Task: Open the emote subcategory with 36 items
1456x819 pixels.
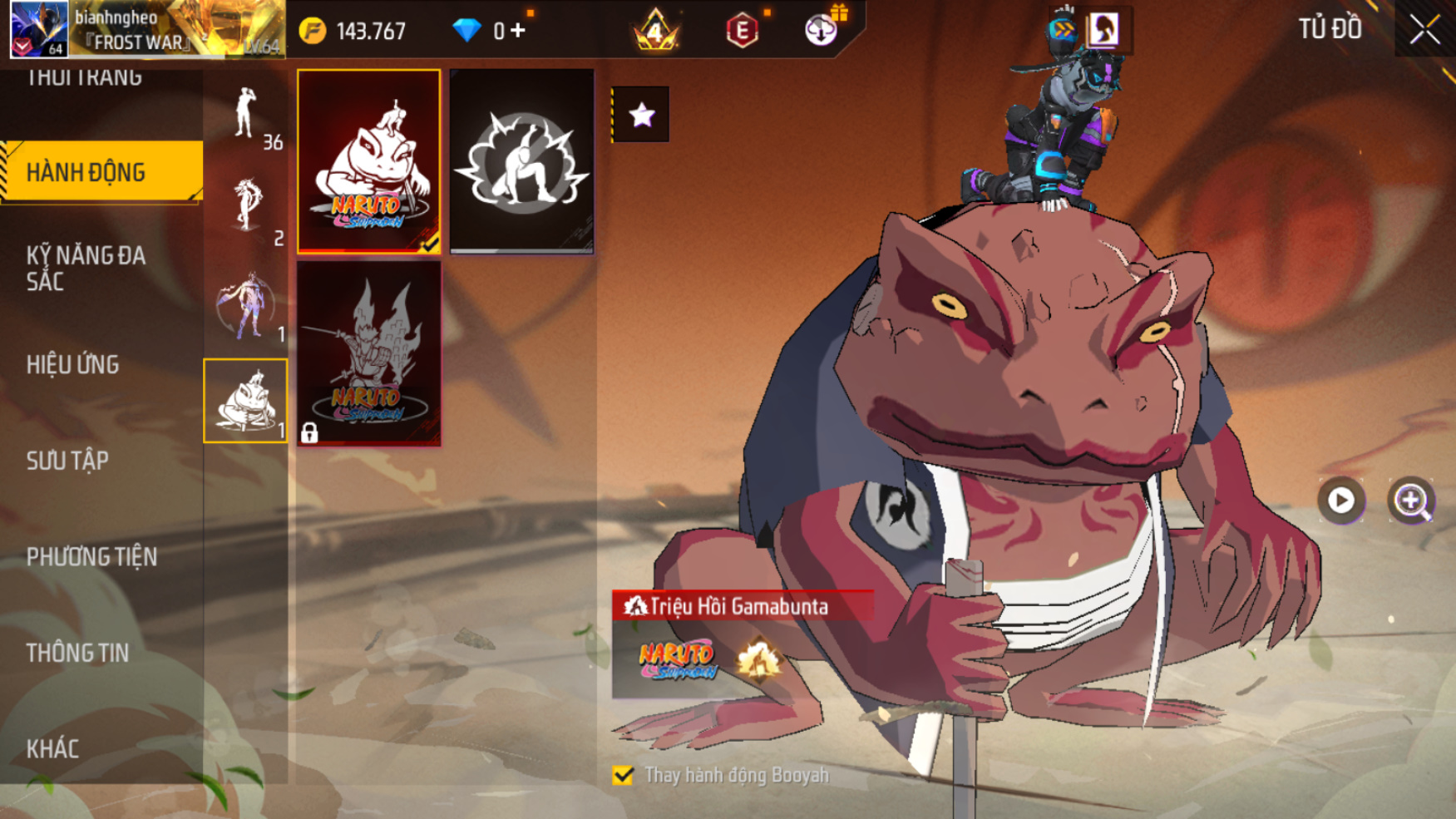Action: click(246, 116)
